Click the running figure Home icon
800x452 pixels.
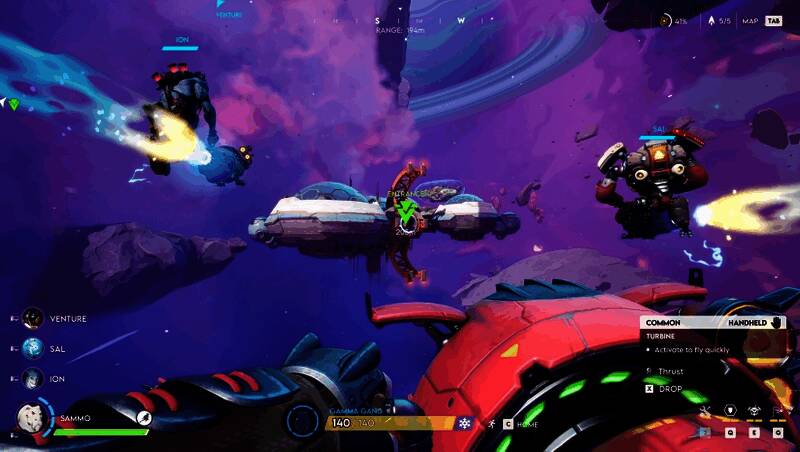point(492,424)
